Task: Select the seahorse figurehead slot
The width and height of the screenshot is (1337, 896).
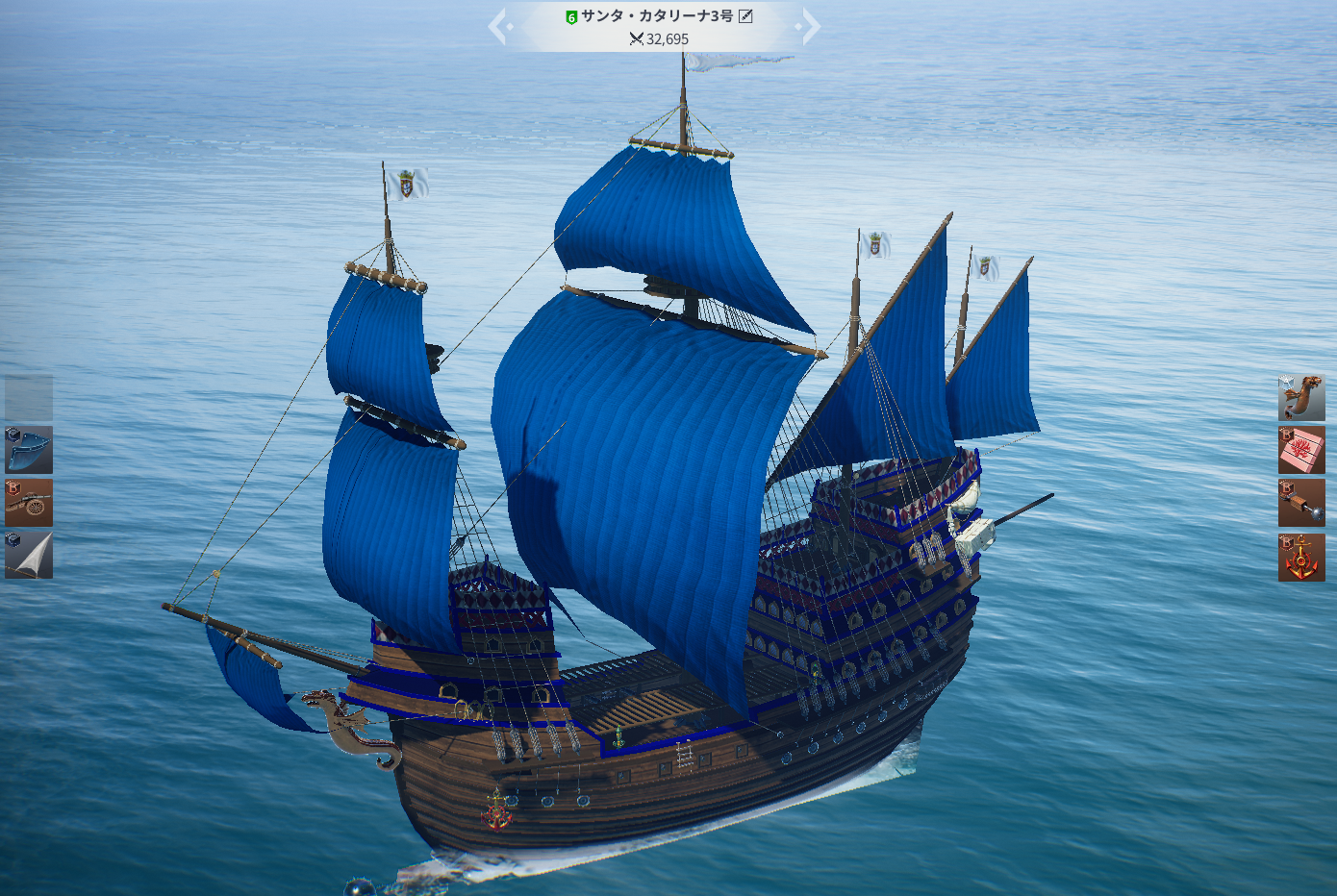Action: pos(1301,398)
